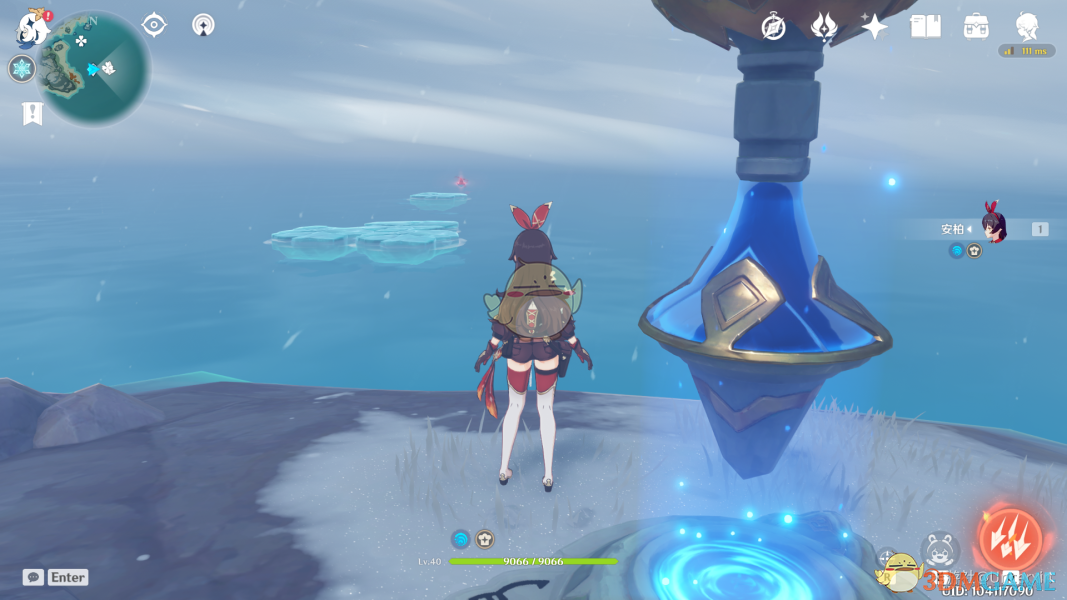Open the backpack inventory

click(x=976, y=27)
